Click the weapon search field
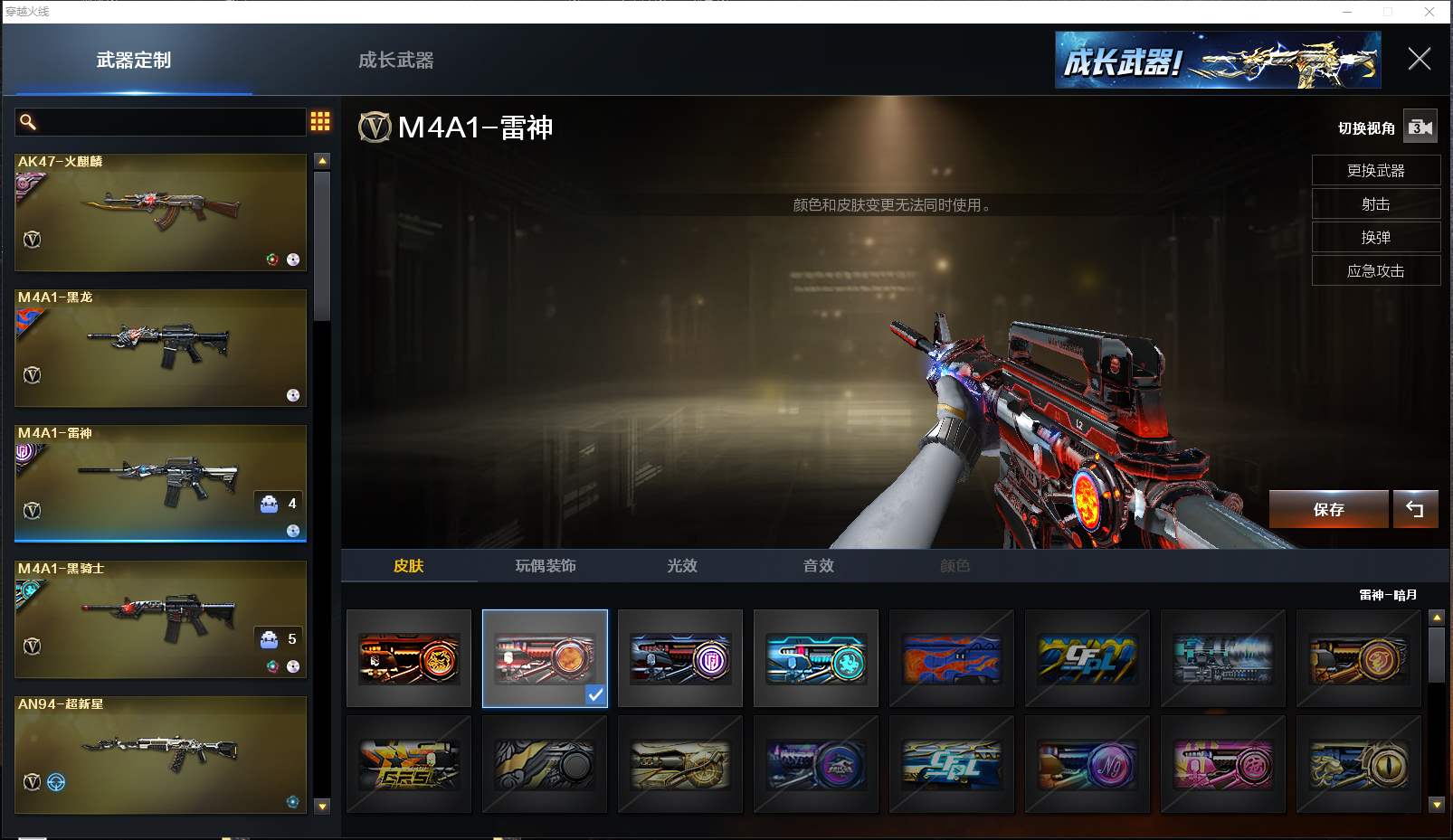This screenshot has height=840, width=1453. 163,122
